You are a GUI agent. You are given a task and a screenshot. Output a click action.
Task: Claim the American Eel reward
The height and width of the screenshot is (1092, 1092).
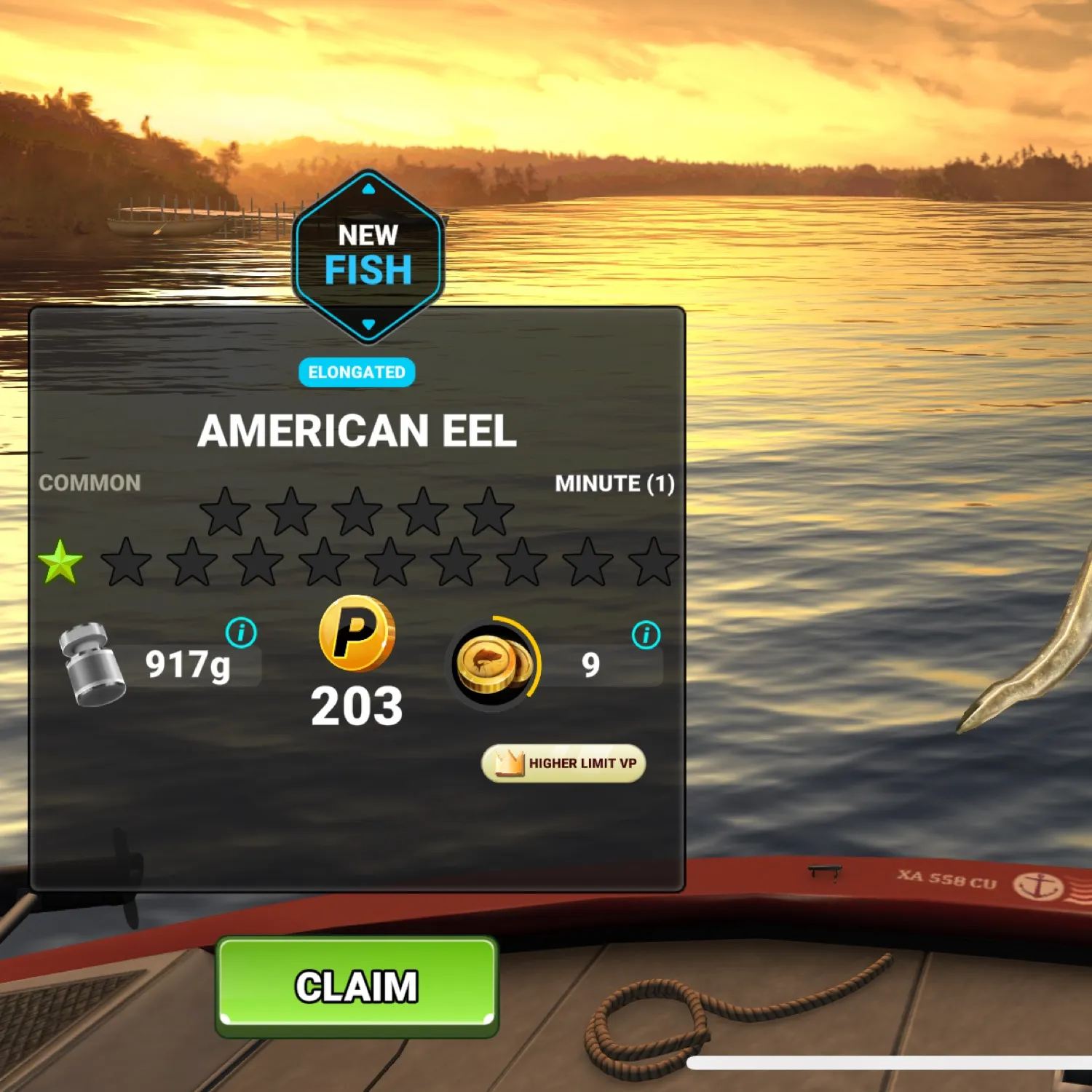coord(357,986)
